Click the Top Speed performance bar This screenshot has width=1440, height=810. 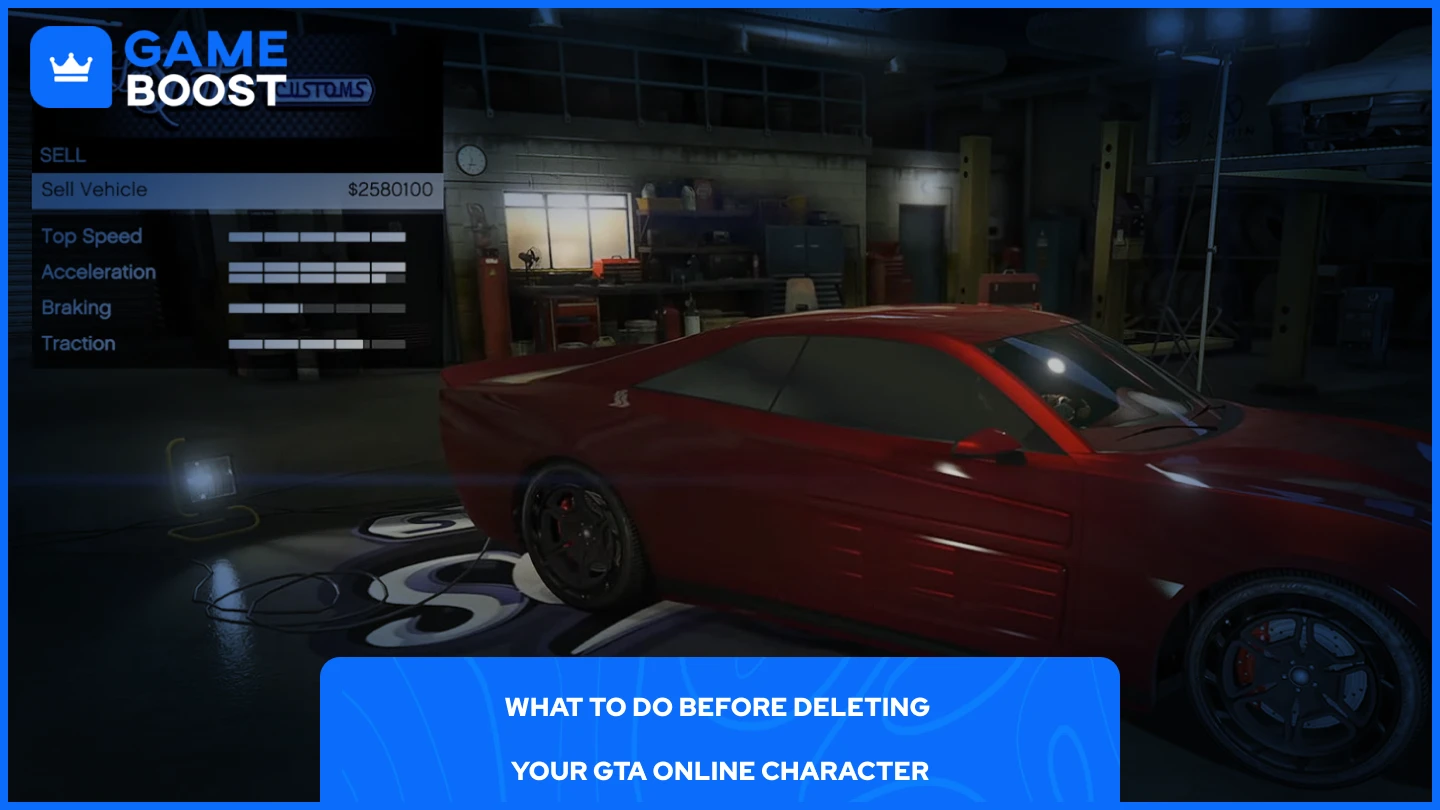[315, 236]
